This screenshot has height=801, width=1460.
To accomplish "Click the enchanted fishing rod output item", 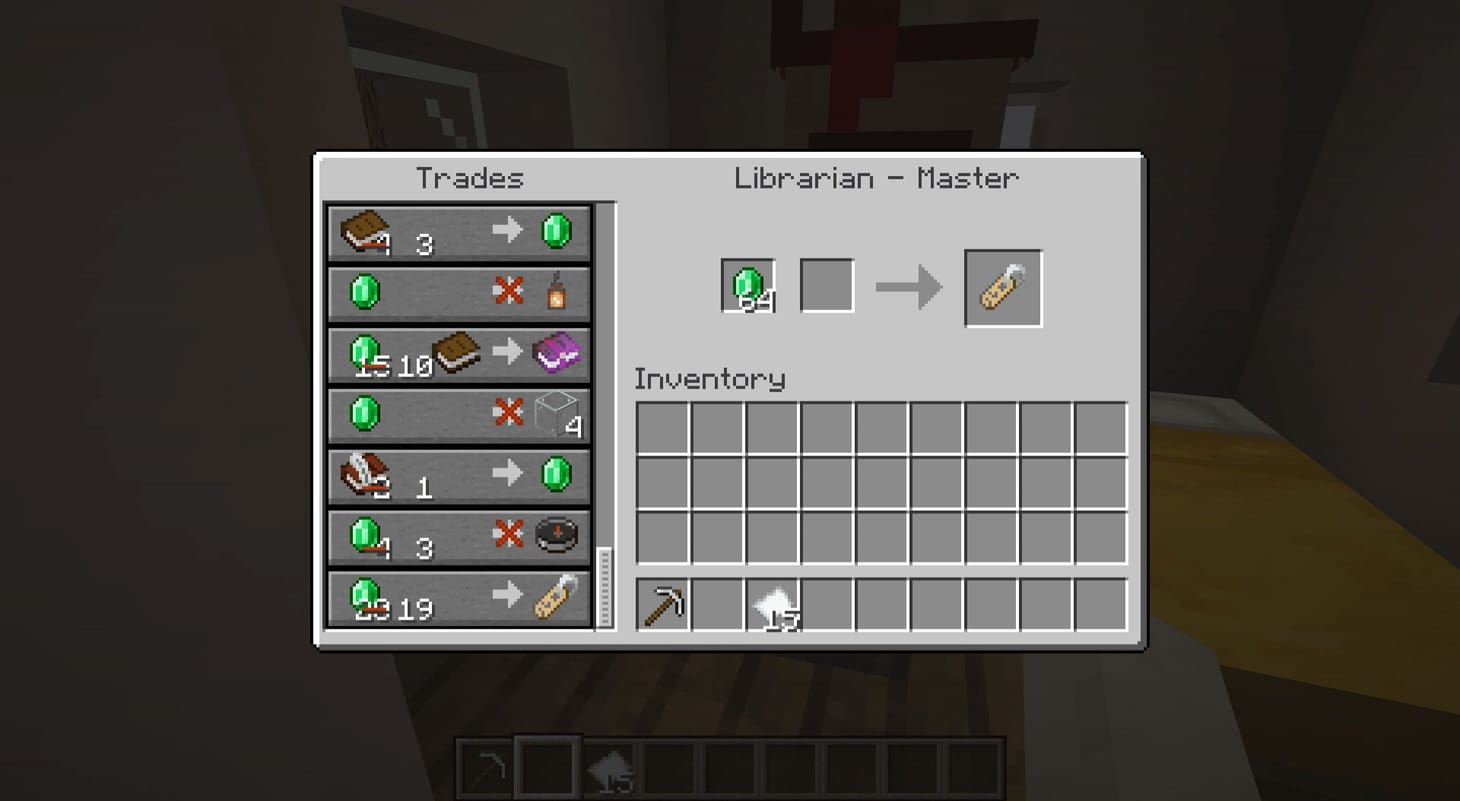I will [1002, 287].
